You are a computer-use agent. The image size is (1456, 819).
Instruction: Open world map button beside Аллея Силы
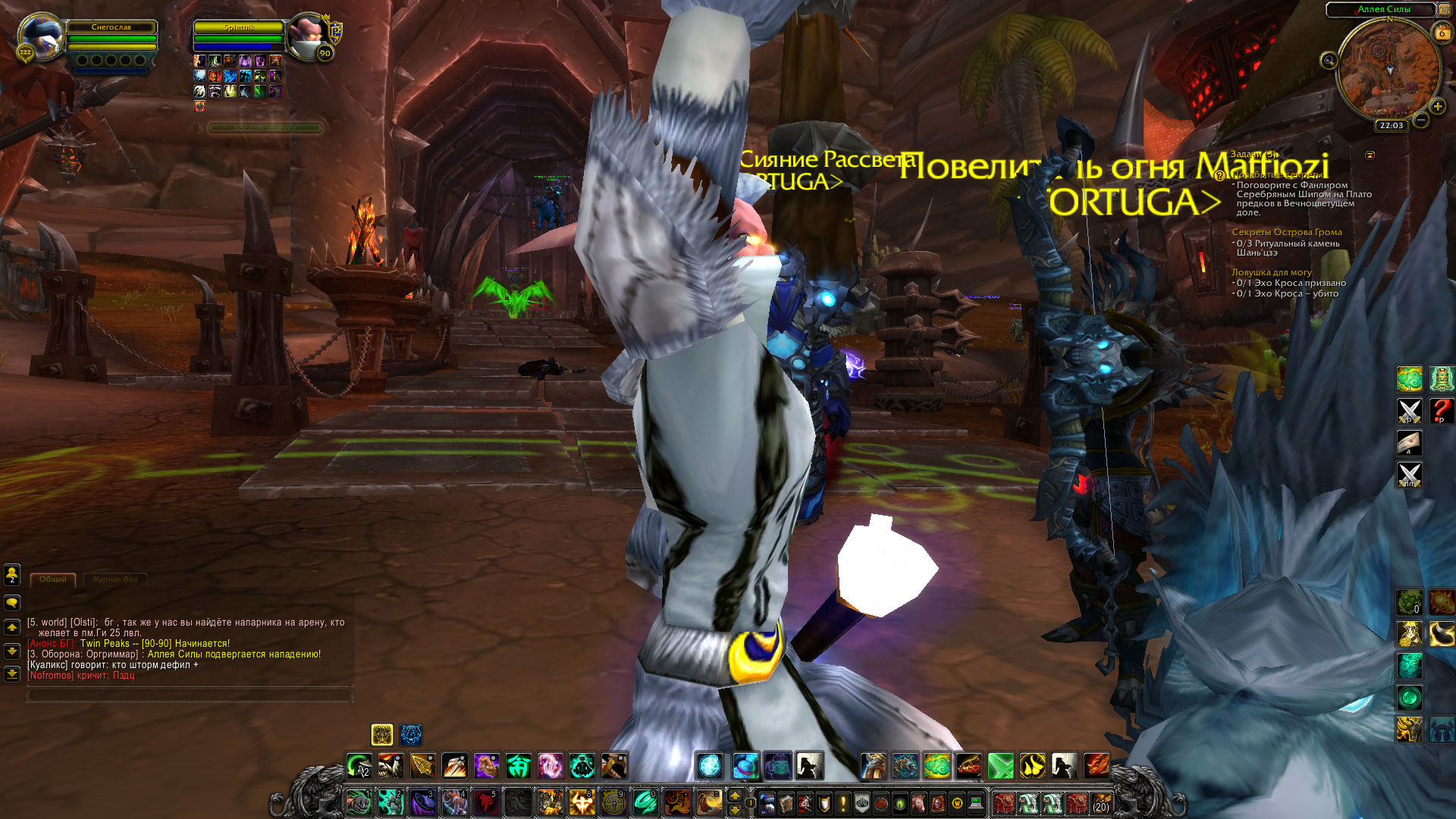click(1445, 9)
